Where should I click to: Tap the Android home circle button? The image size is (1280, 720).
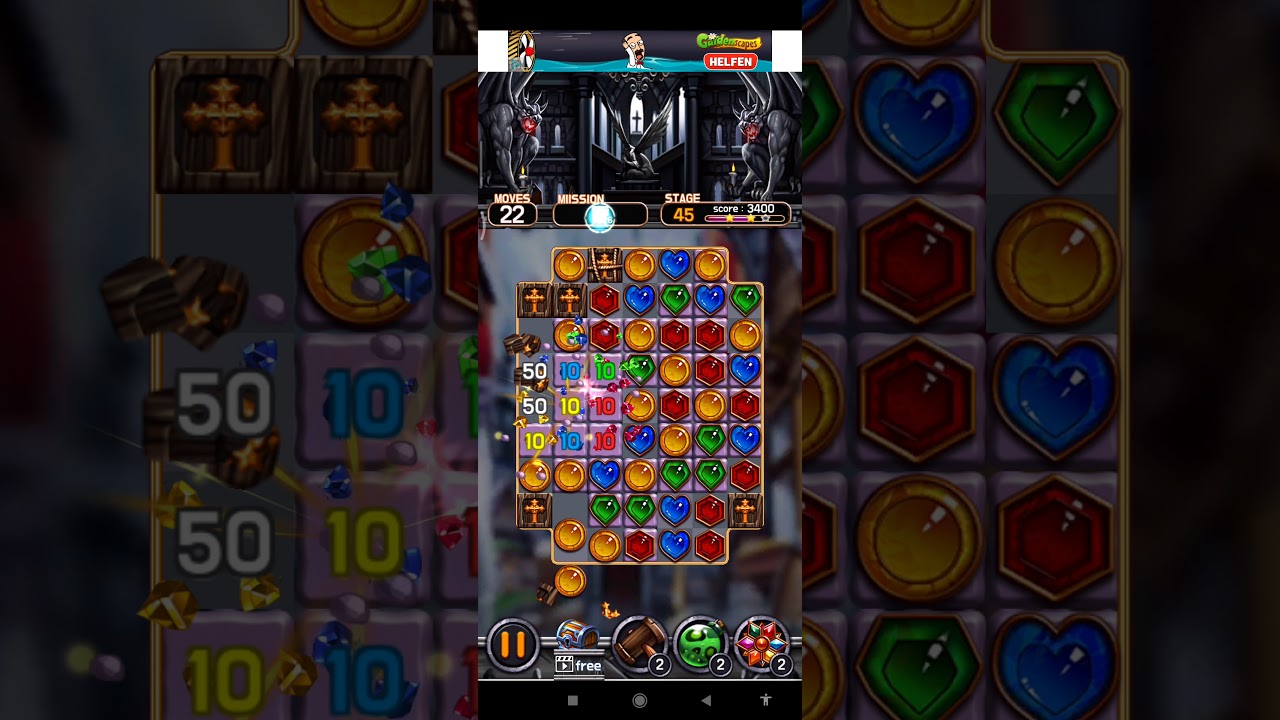coord(640,701)
